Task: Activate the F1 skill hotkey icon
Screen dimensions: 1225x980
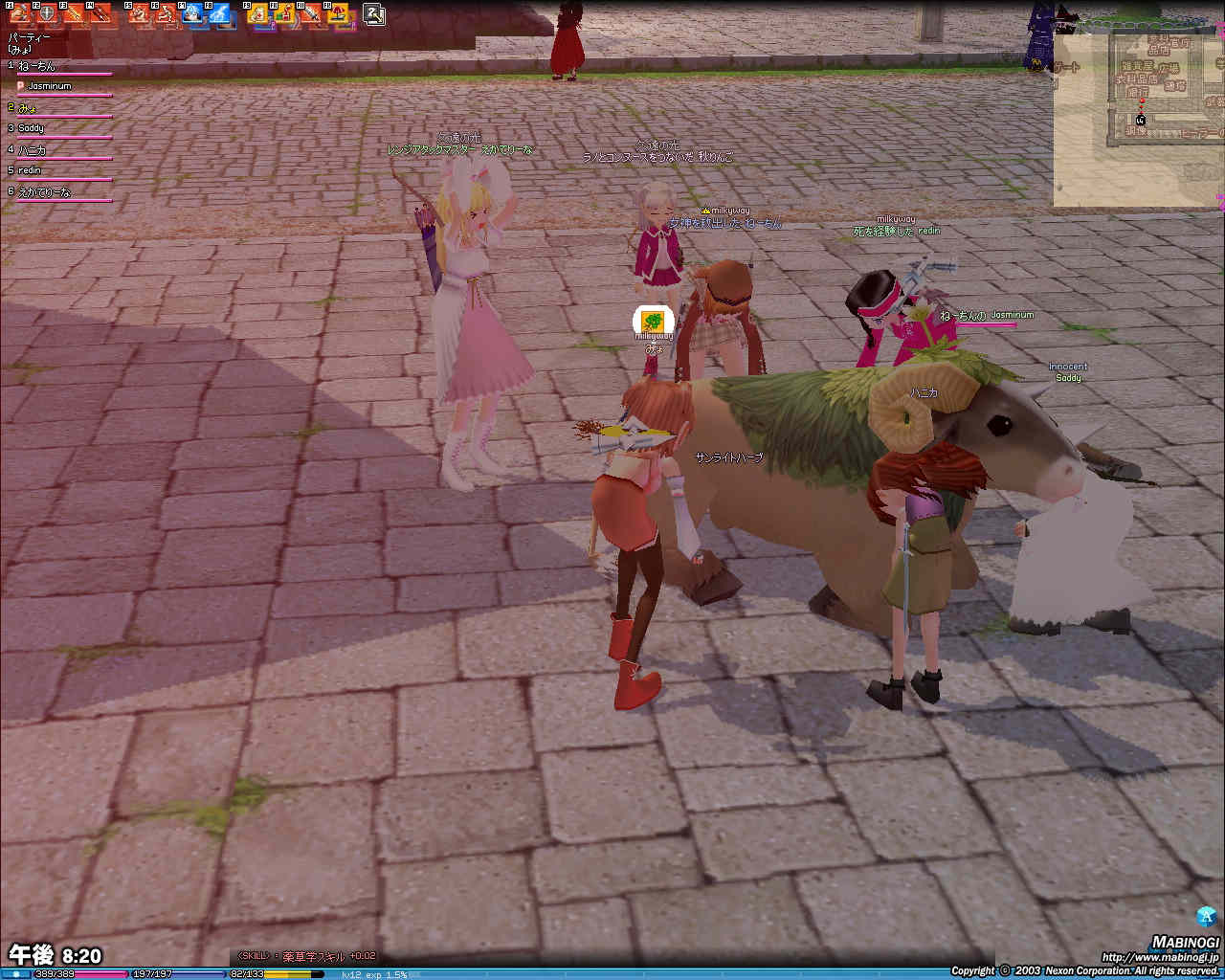Action: click(19, 14)
